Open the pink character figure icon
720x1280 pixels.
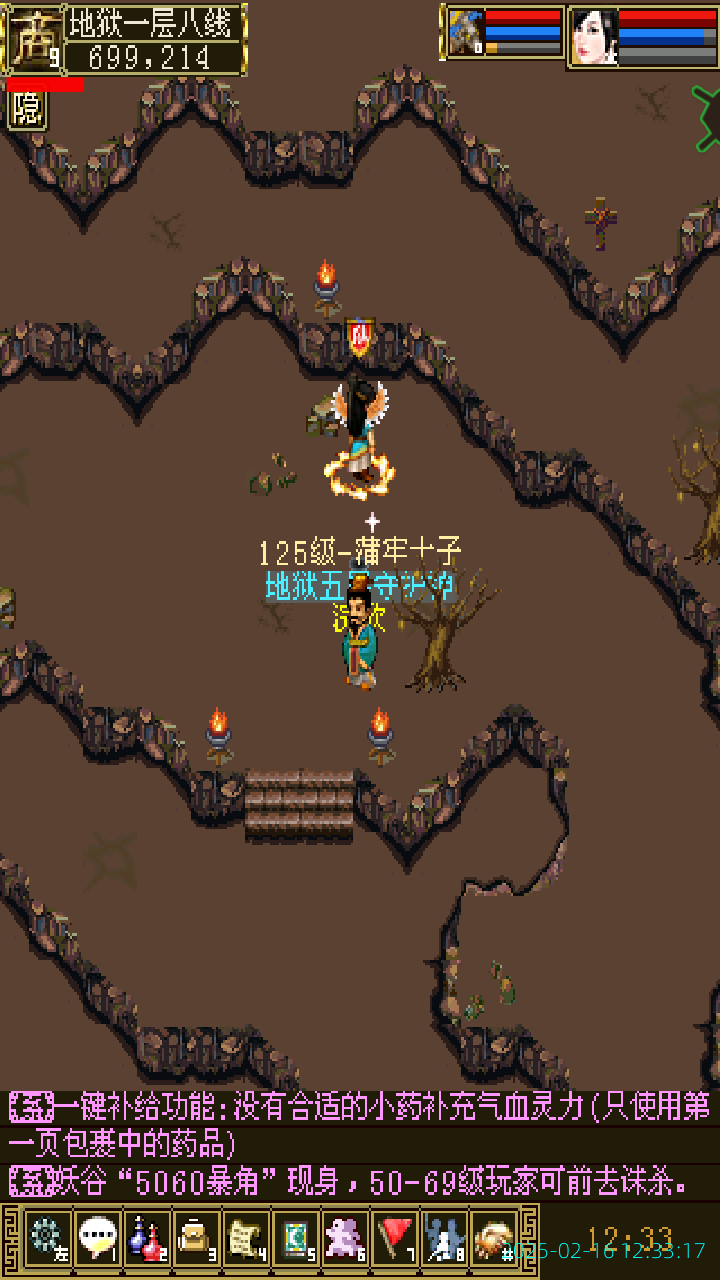pos(346,1237)
